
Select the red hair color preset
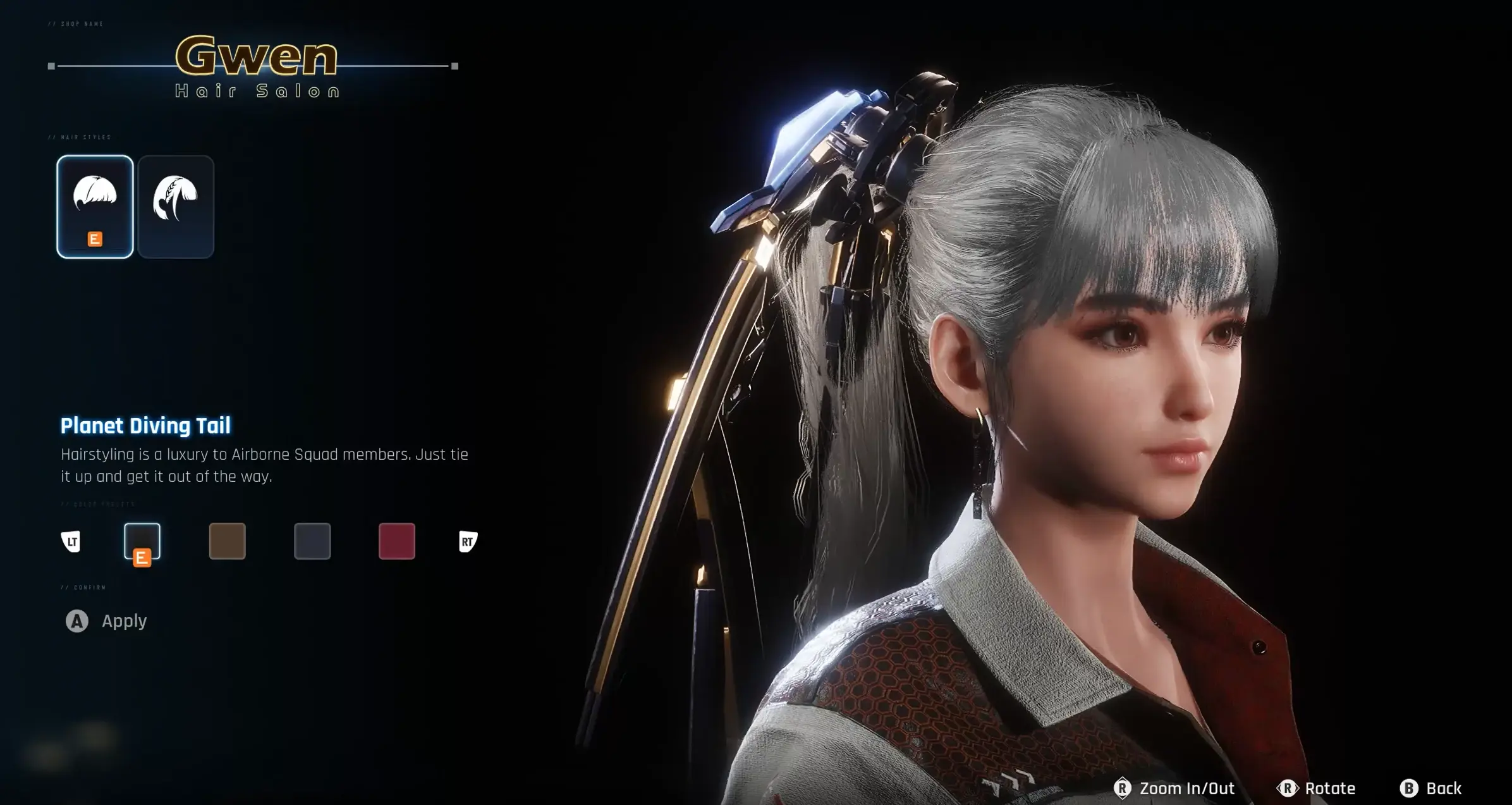point(396,542)
